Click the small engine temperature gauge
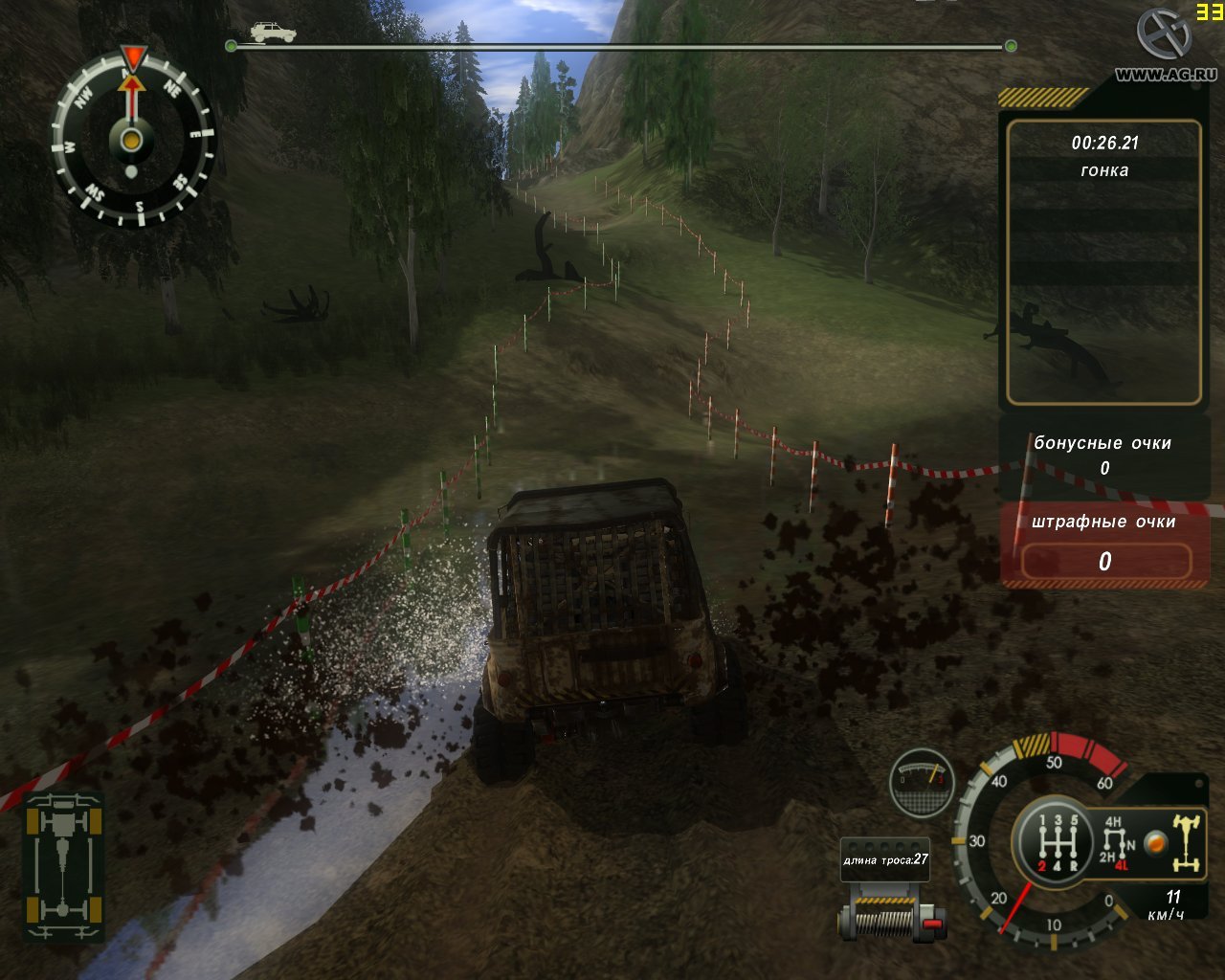1225x980 pixels. pos(922,781)
